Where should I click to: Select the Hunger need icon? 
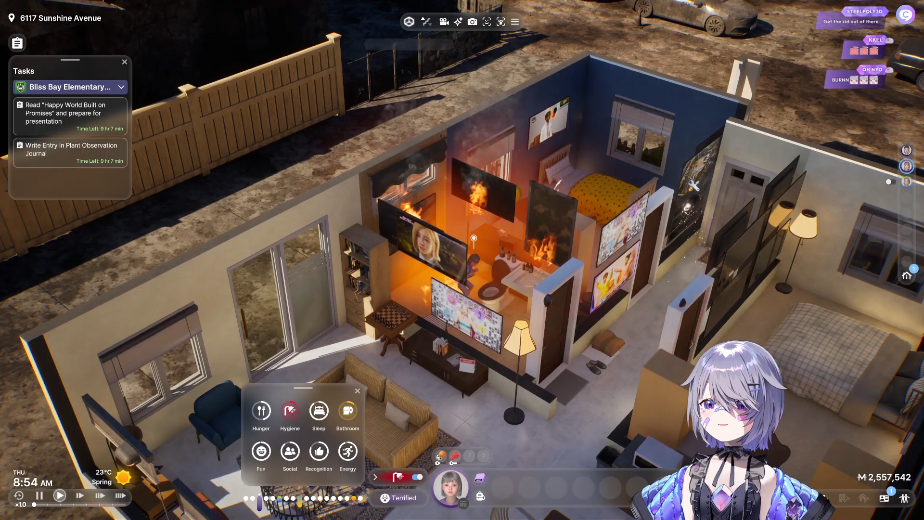click(x=261, y=410)
